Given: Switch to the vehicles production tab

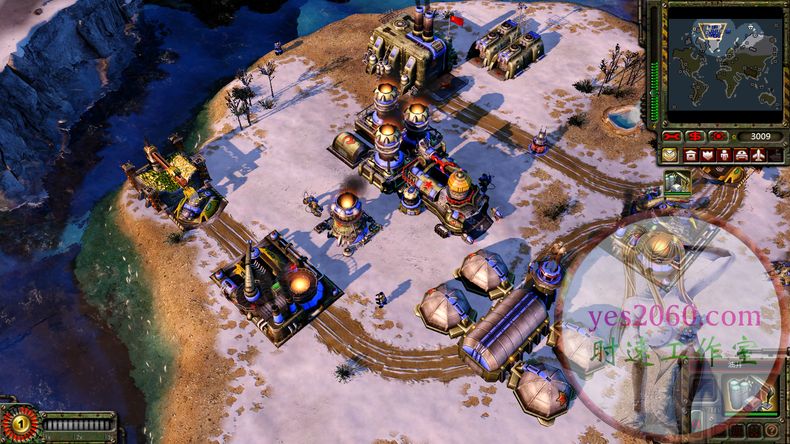Looking at the screenshot, I should [741, 155].
